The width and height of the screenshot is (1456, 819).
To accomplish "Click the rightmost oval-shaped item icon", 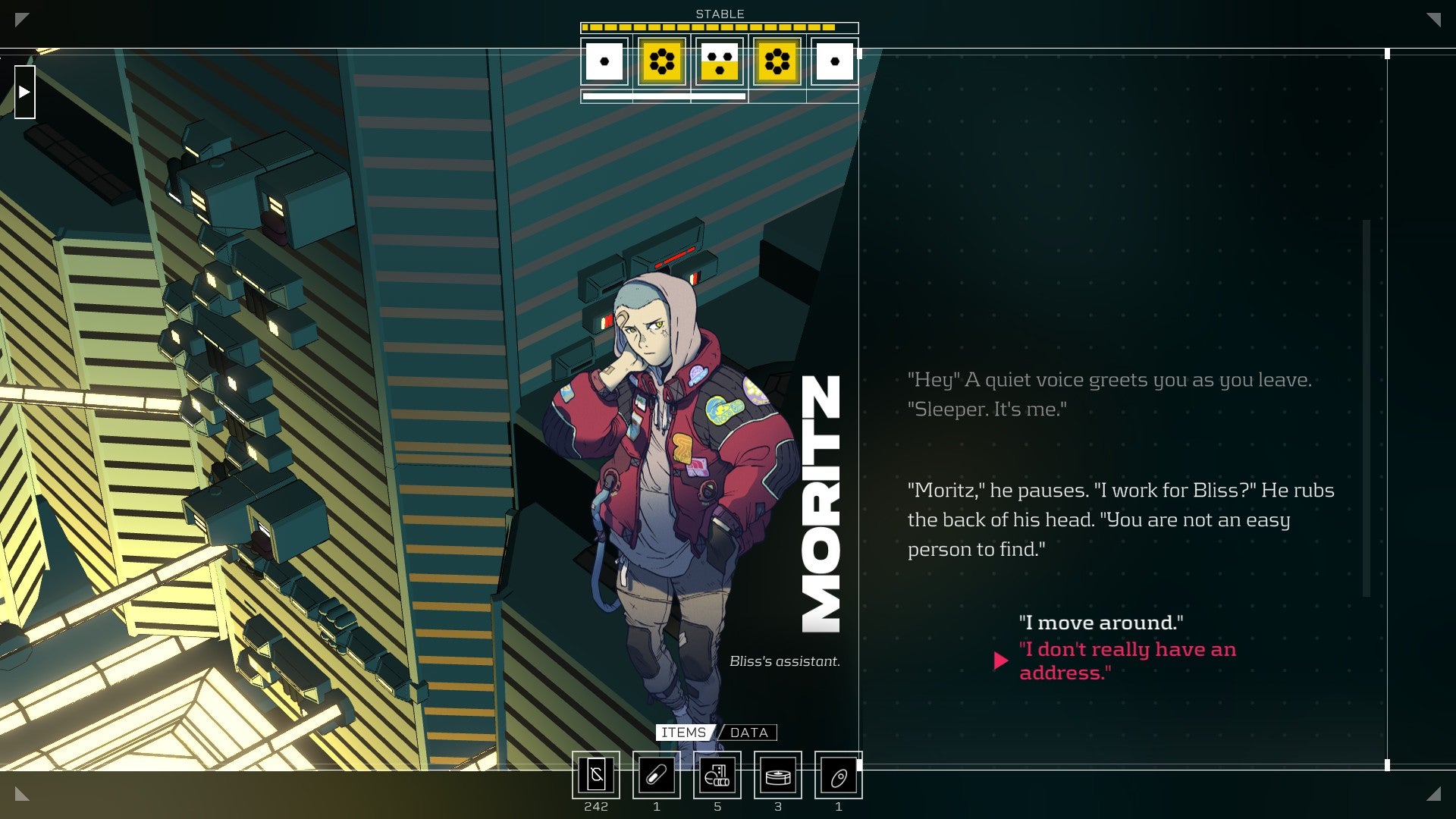I will point(838,776).
